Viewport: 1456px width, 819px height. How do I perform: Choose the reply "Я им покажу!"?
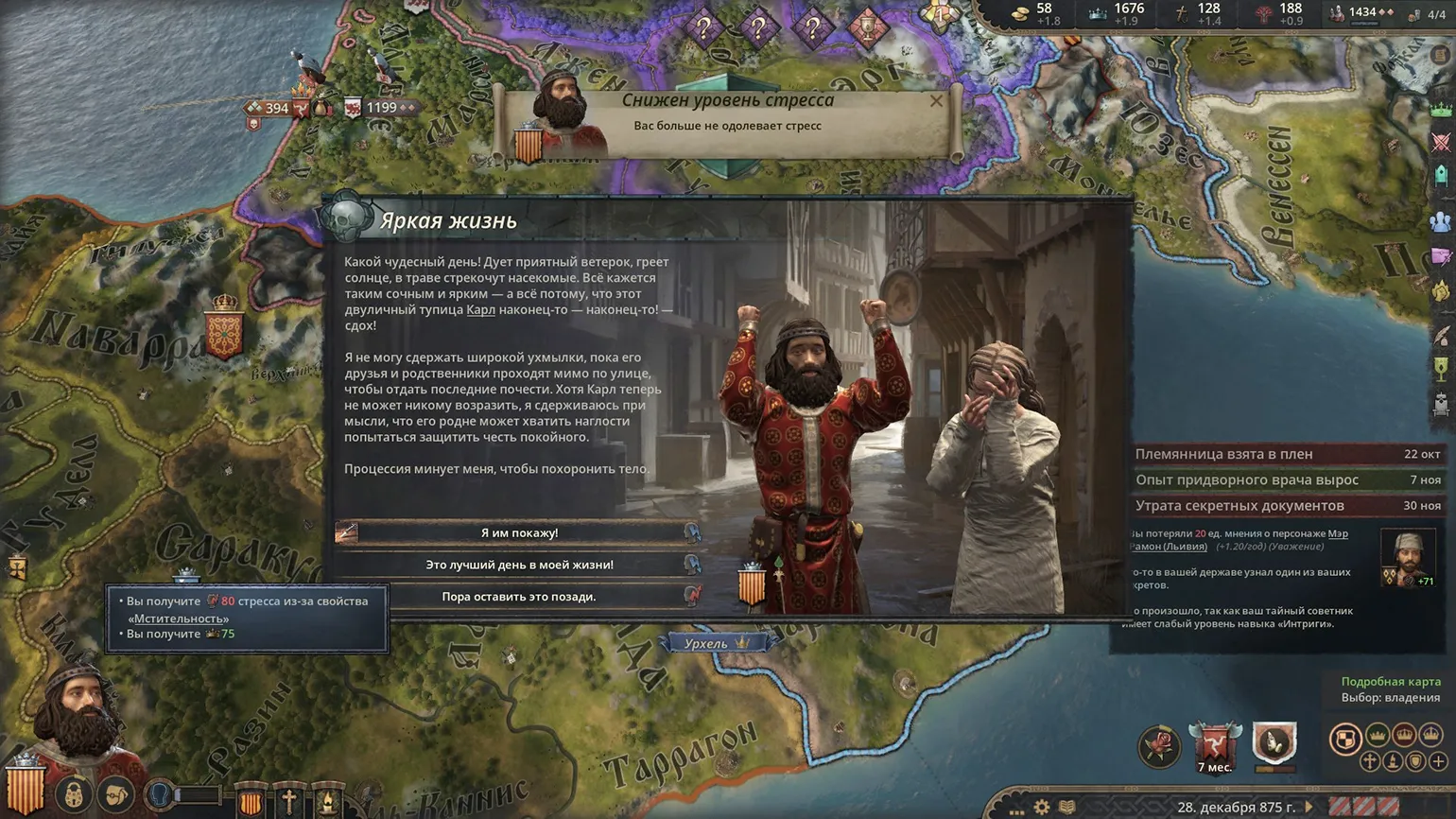[x=519, y=532]
